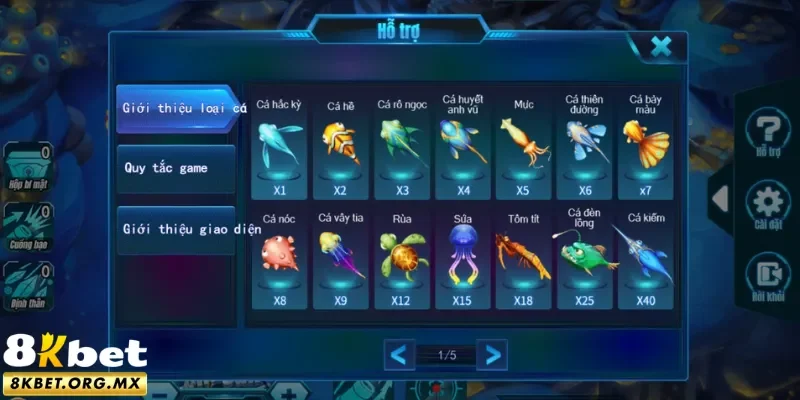
Task: Open the 8KBET.ORG.MX watermark link
Action: [74, 383]
